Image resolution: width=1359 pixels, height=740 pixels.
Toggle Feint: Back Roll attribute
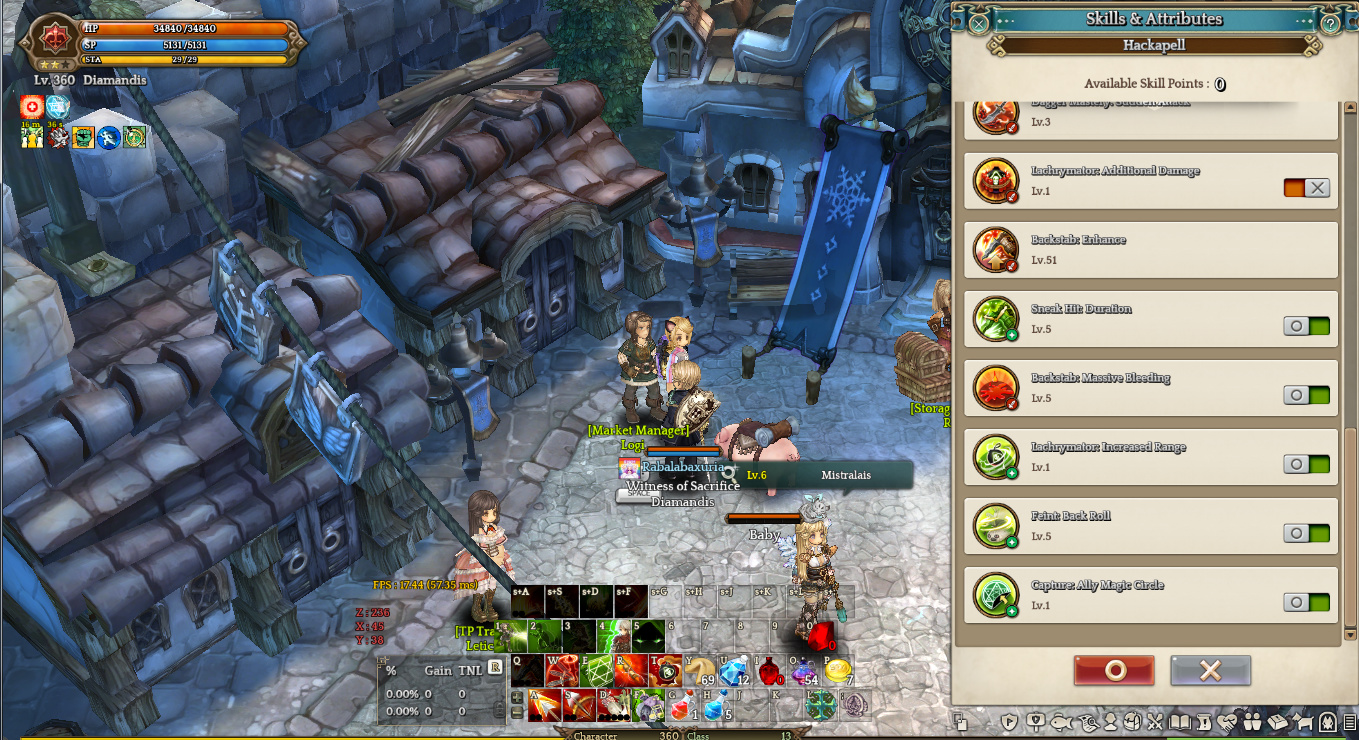point(1306,533)
